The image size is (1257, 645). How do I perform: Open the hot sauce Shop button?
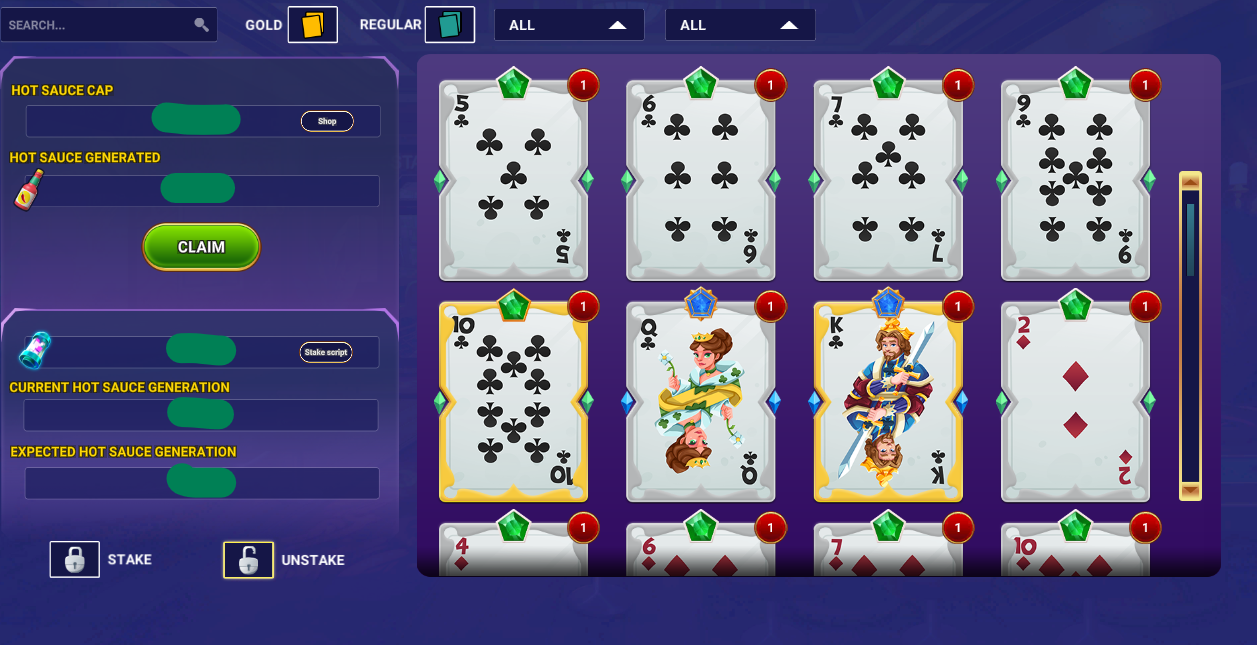pyautogui.click(x=327, y=121)
